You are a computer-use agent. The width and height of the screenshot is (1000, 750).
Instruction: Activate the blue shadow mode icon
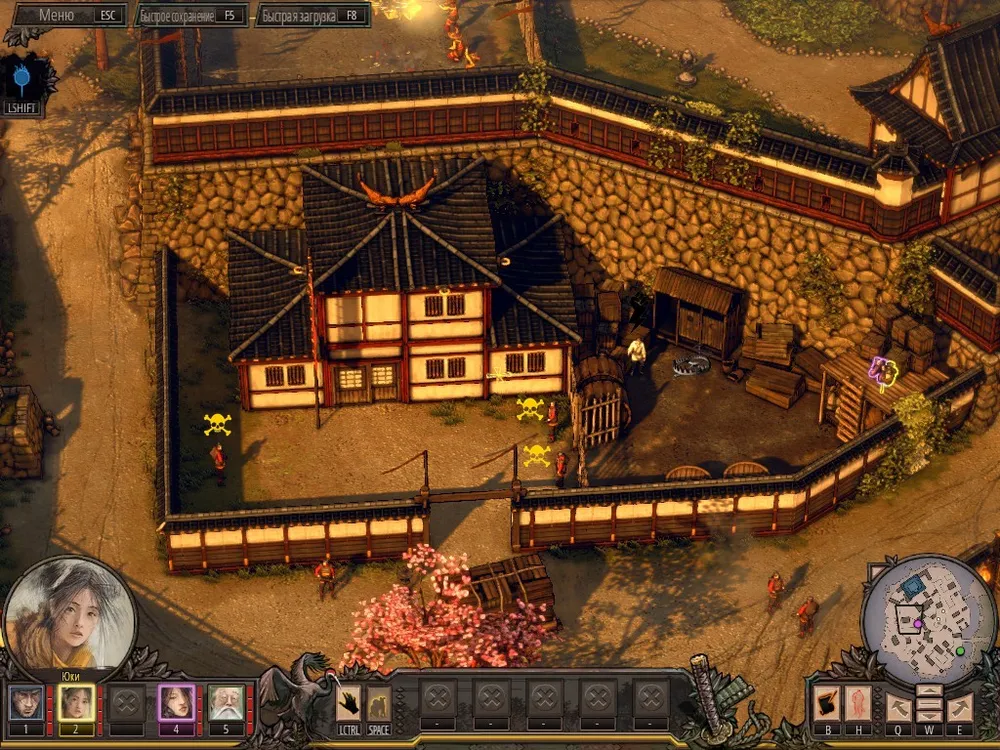[x=22, y=82]
